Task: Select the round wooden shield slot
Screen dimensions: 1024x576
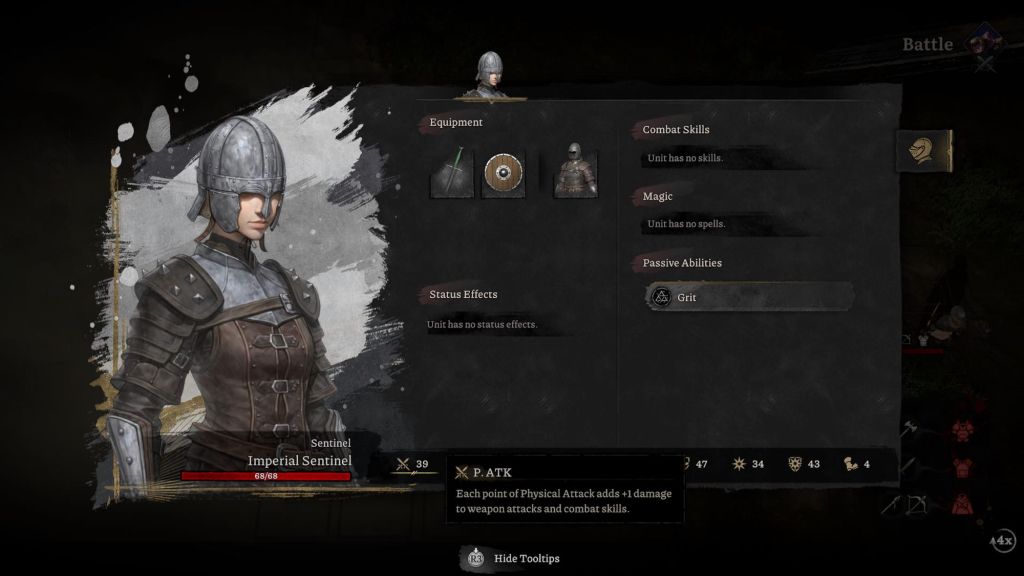Action: point(503,174)
